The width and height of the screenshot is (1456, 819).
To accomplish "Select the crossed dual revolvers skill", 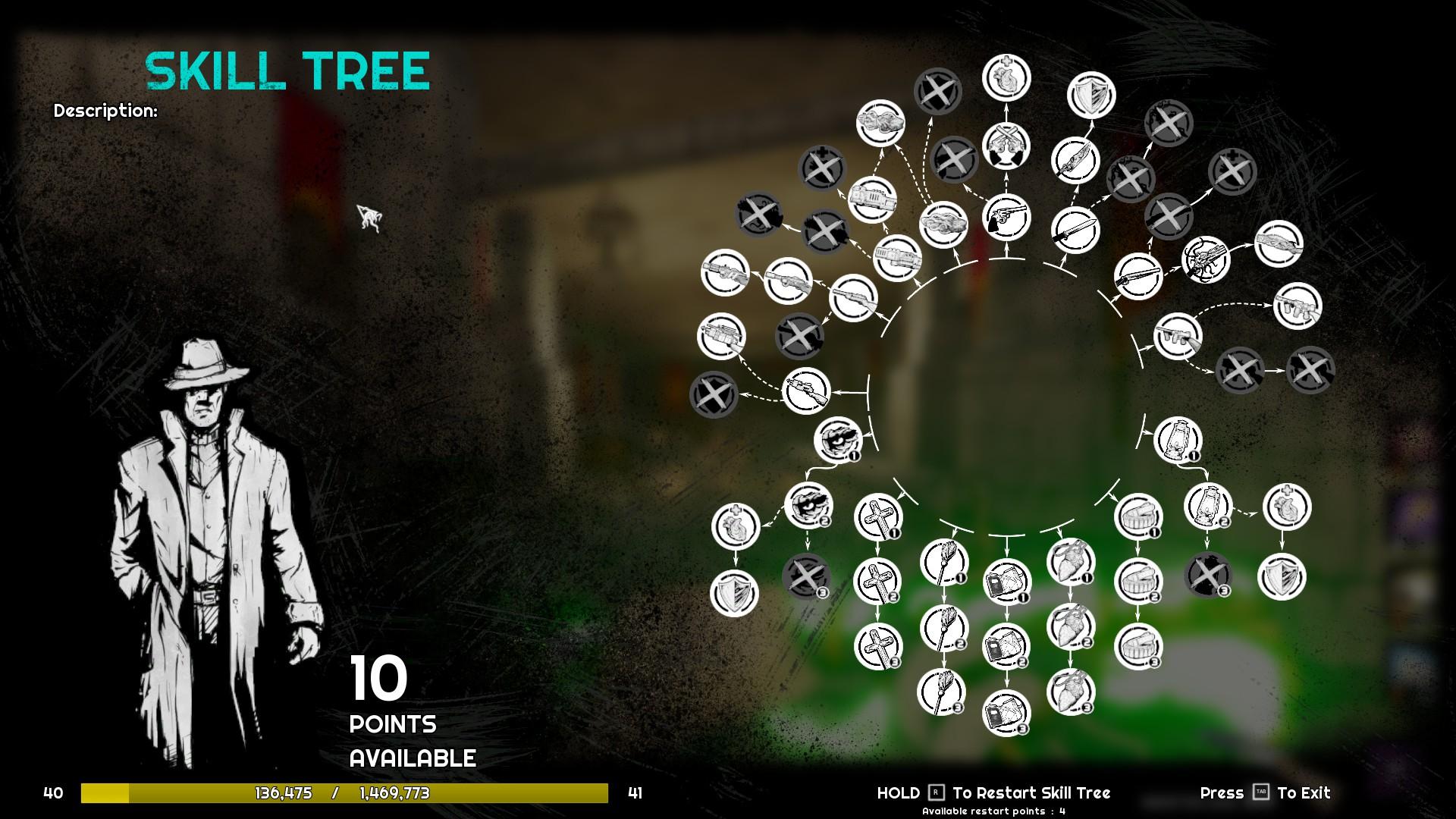I will click(x=1006, y=146).
